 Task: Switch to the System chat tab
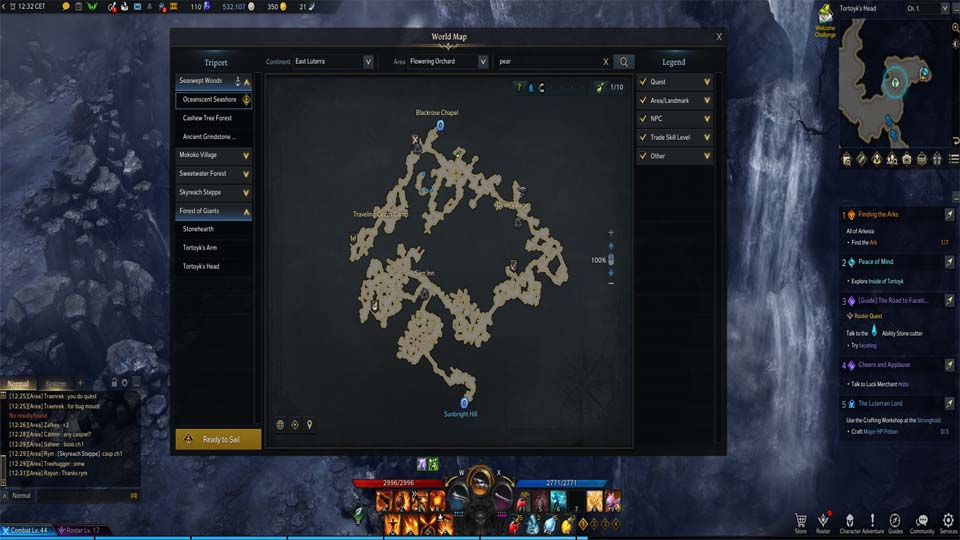[56, 384]
